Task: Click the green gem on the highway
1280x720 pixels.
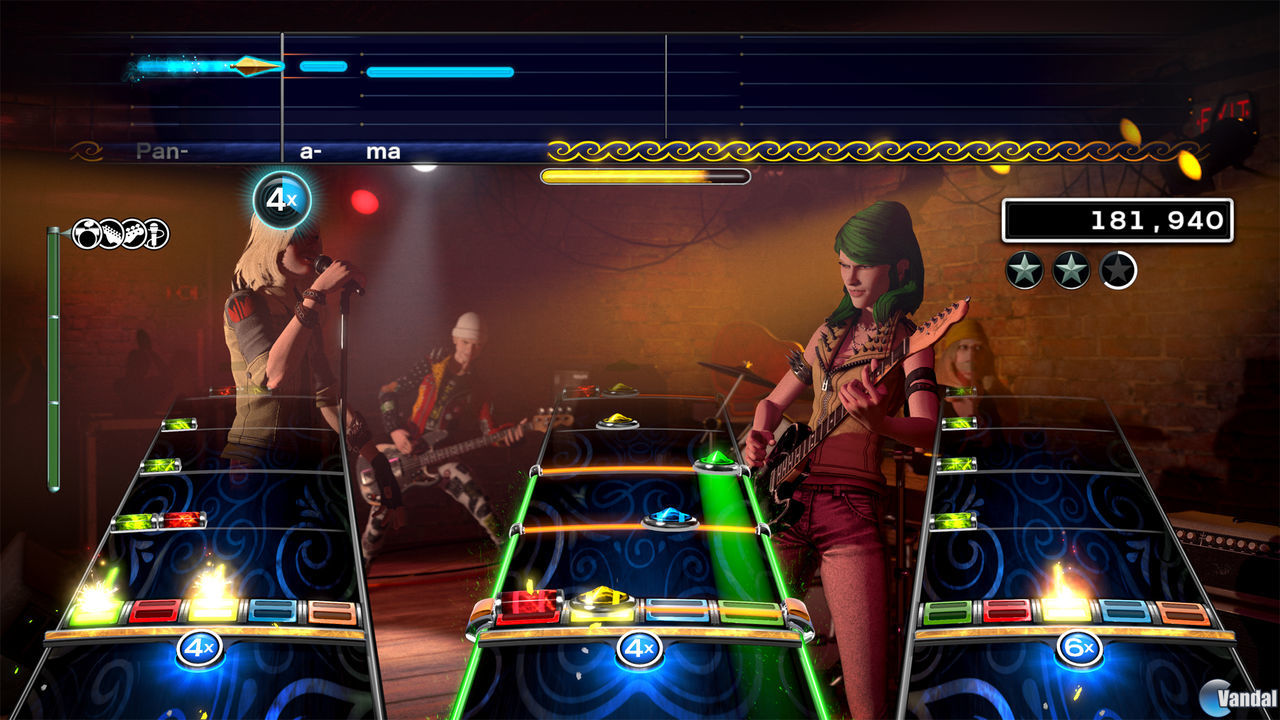Action: pos(713,458)
